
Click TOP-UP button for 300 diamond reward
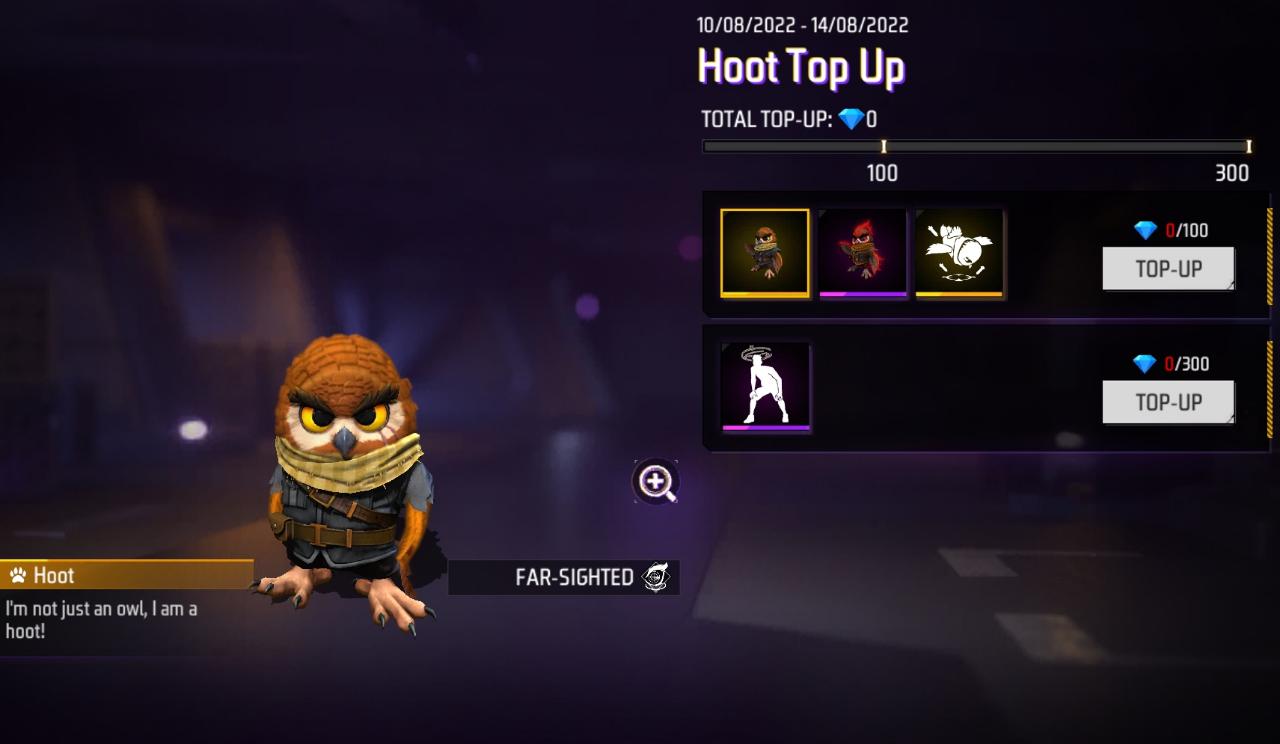tap(1168, 402)
